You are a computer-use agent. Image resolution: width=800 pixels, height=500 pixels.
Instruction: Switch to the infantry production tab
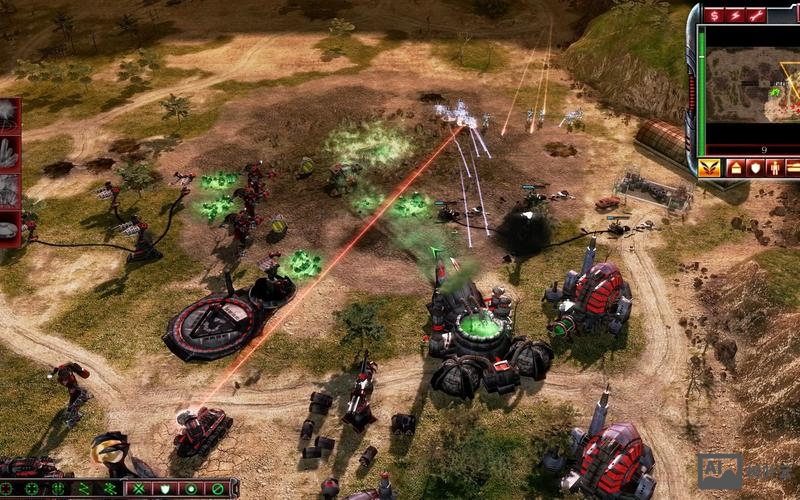pos(775,167)
